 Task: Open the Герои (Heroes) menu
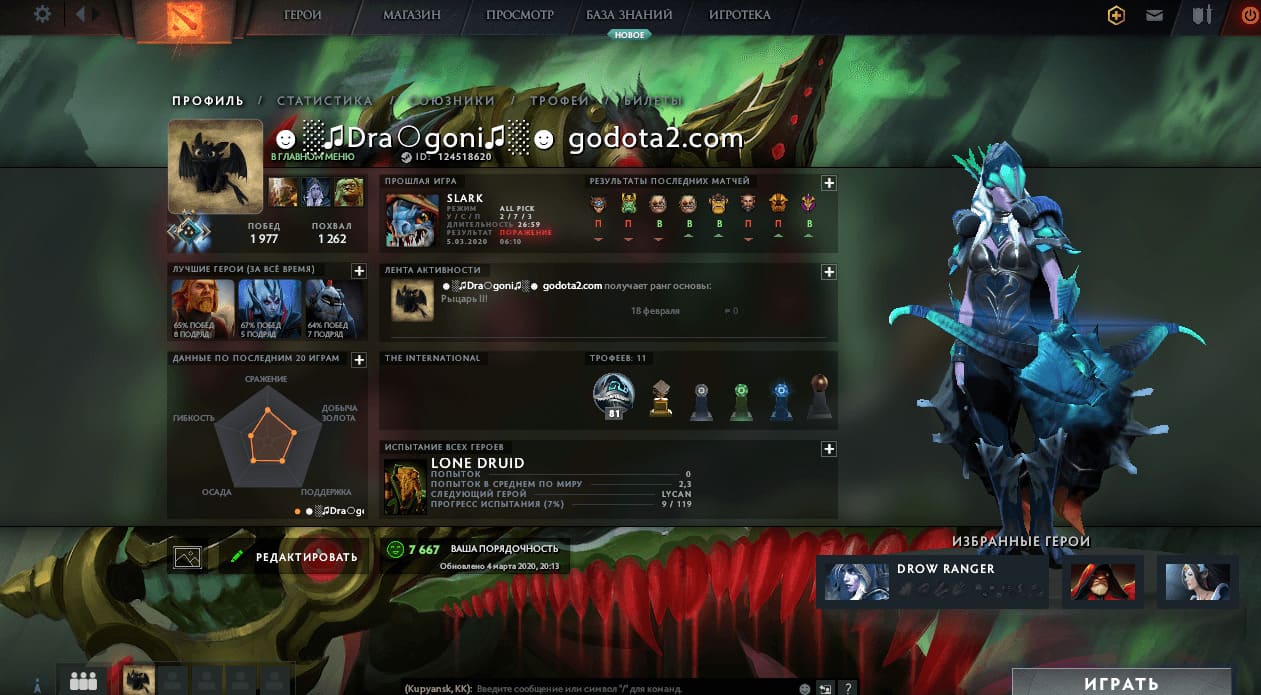(x=302, y=16)
